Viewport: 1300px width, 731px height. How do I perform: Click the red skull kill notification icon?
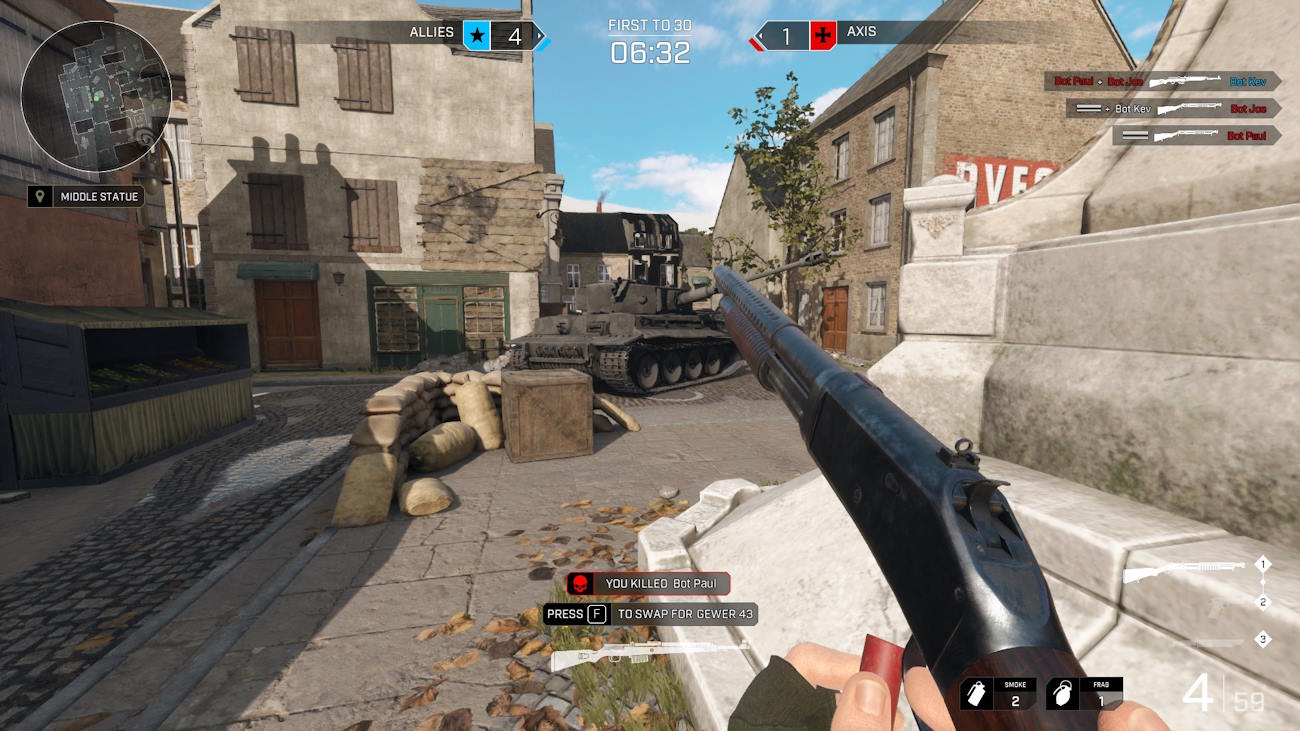pyautogui.click(x=579, y=584)
